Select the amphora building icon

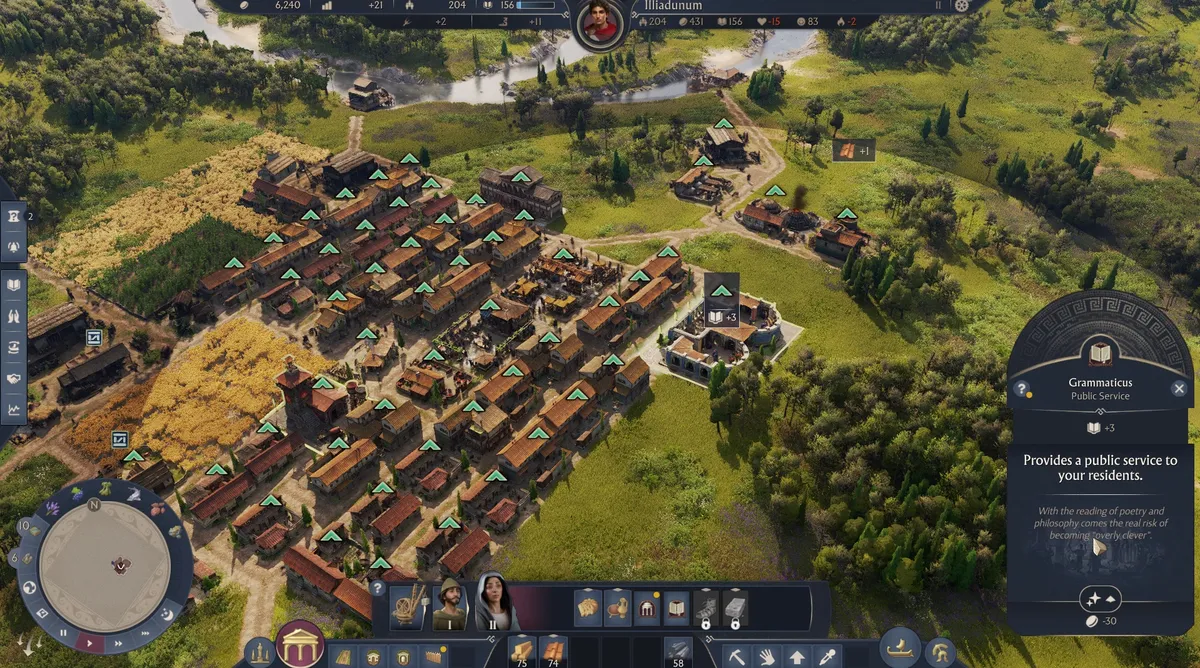(x=618, y=607)
